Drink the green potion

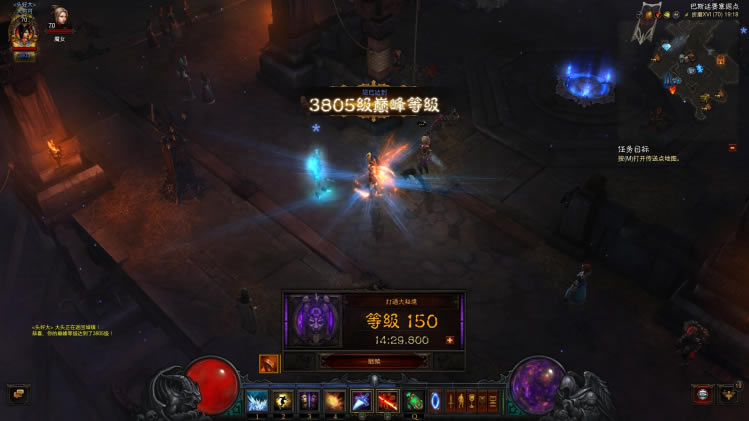click(414, 401)
